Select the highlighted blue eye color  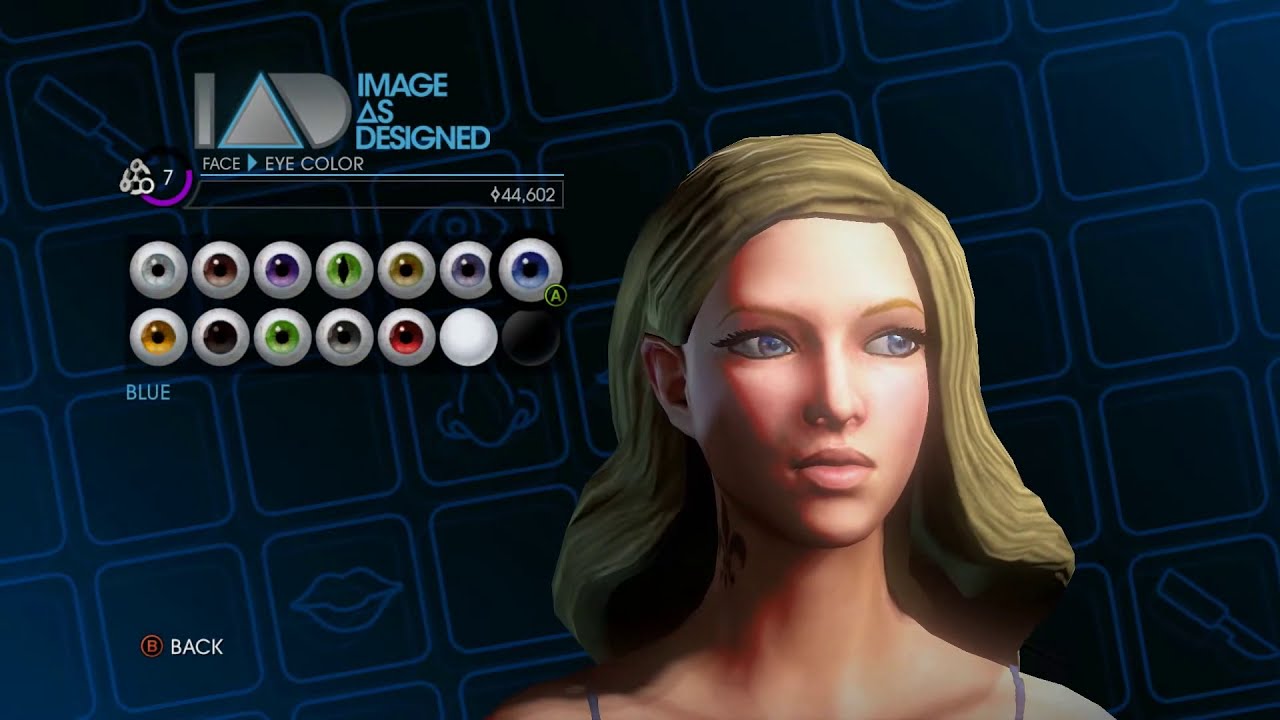[530, 270]
